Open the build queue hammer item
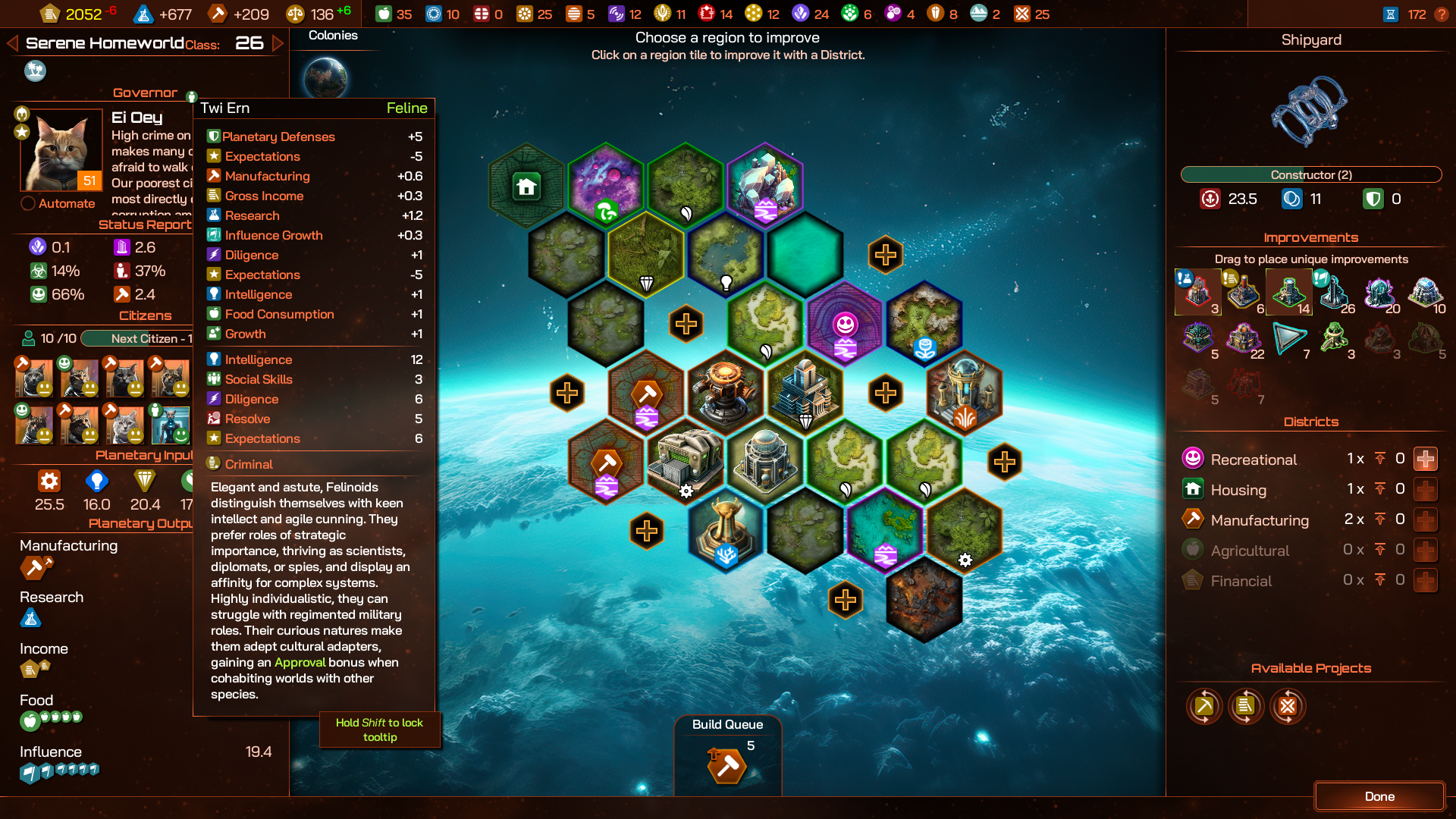This screenshot has height=819, width=1456. tap(726, 766)
